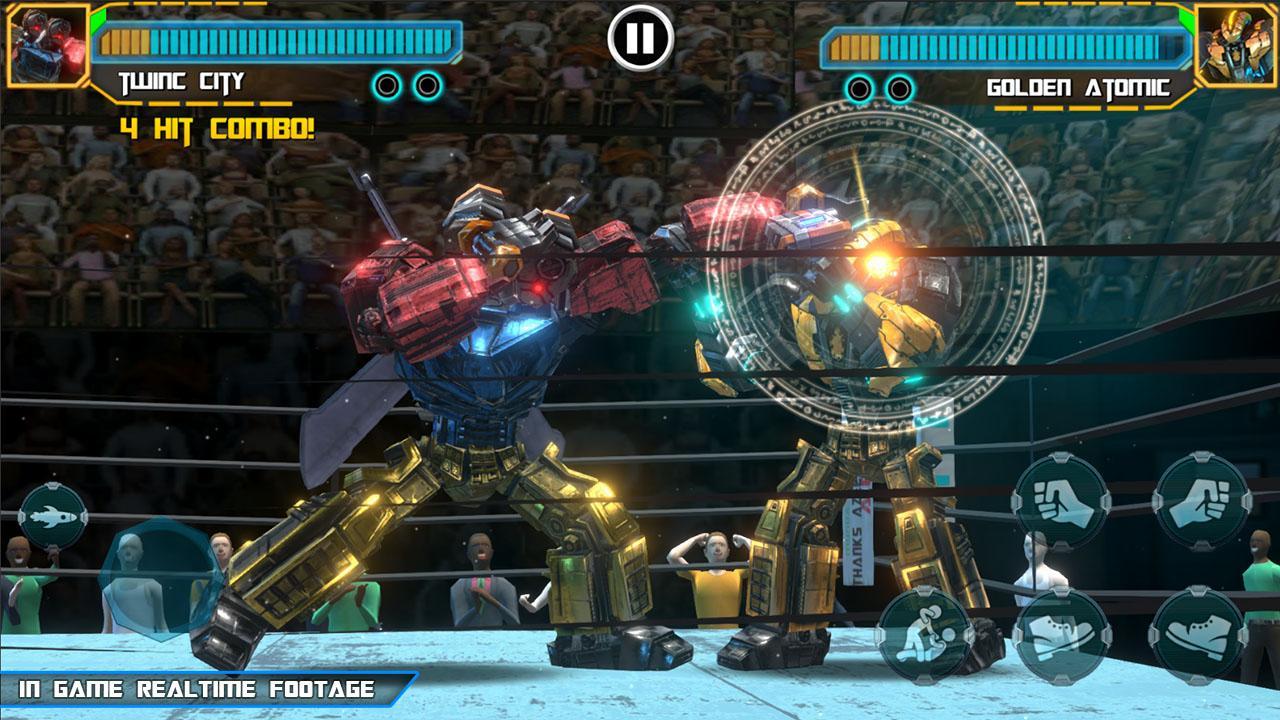The image size is (1280, 720).
Task: Fire the rocket special attack
Action: tap(52, 516)
